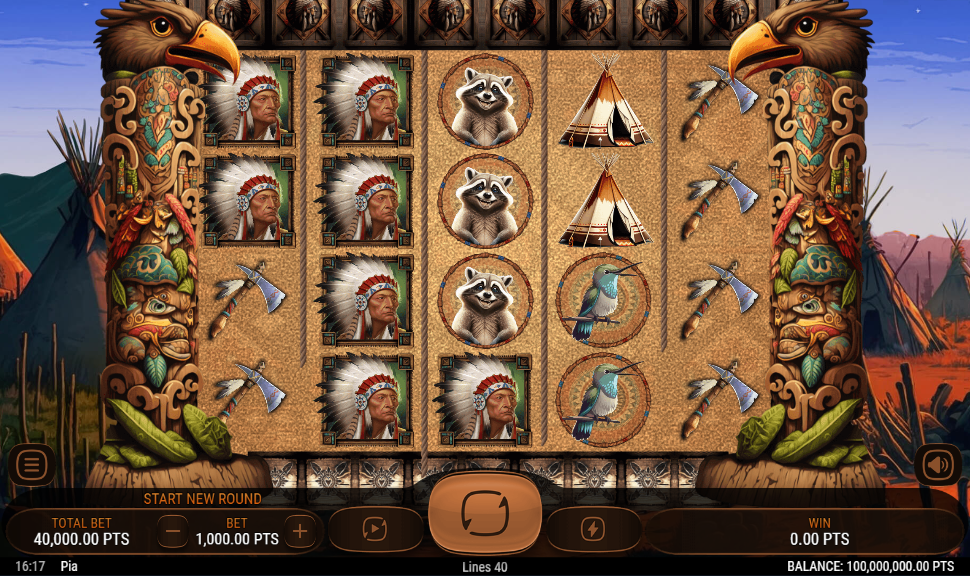The image size is (970, 576).
Task: Enable the lightning bolt turbo mode
Action: click(594, 529)
